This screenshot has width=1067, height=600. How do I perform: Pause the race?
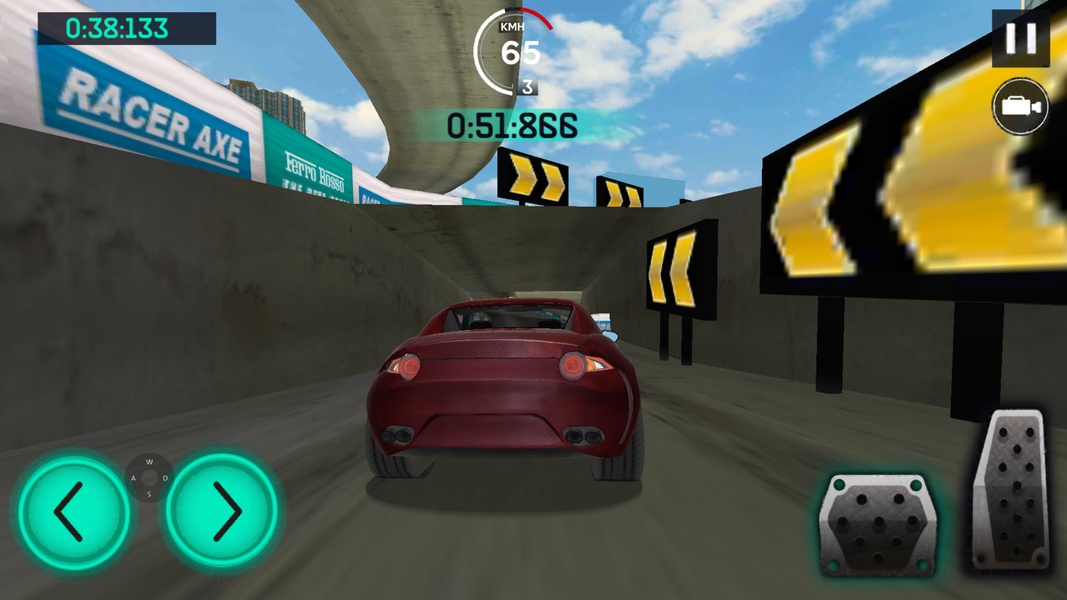point(1020,39)
